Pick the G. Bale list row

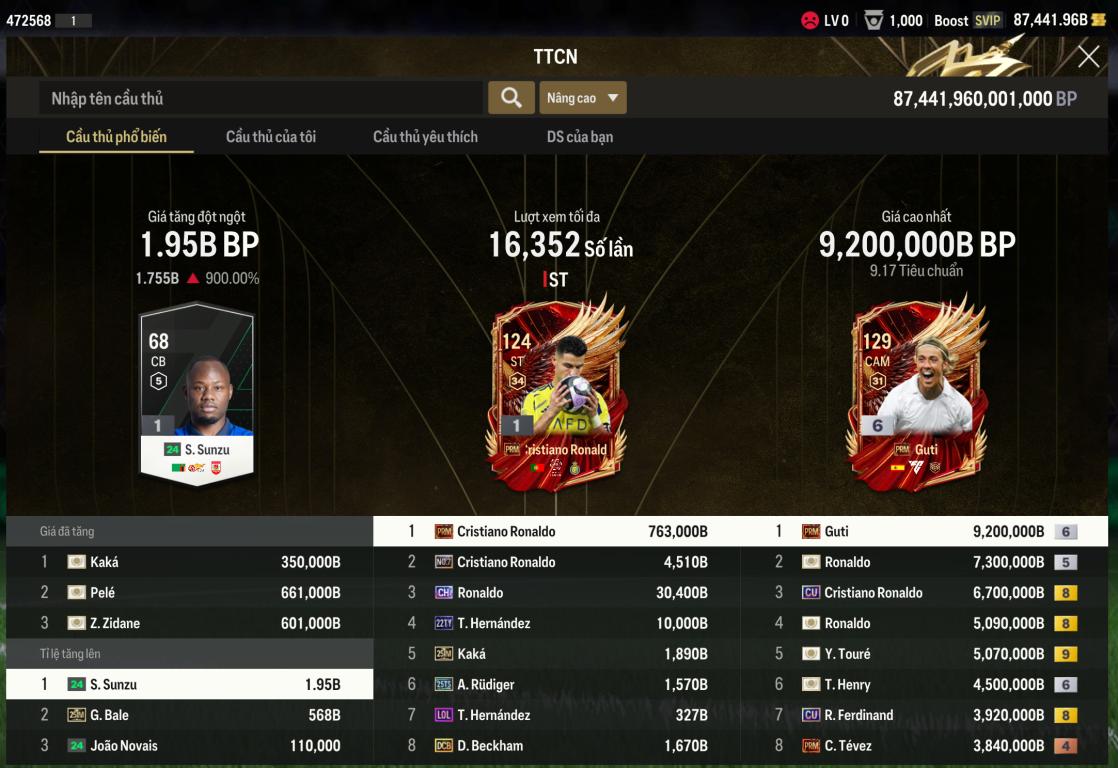190,715
